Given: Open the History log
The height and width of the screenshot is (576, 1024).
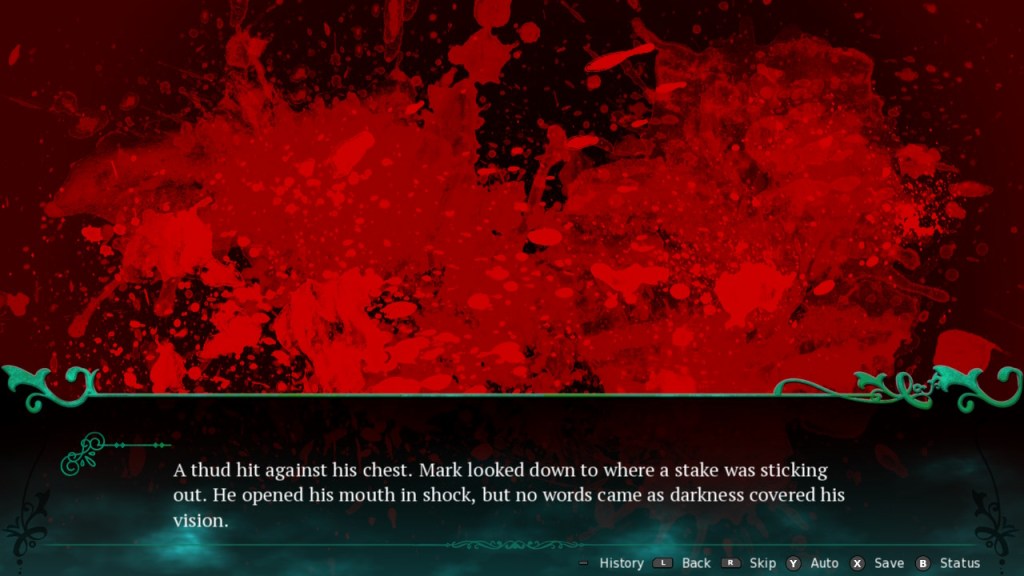Looking at the screenshot, I should click(x=620, y=563).
